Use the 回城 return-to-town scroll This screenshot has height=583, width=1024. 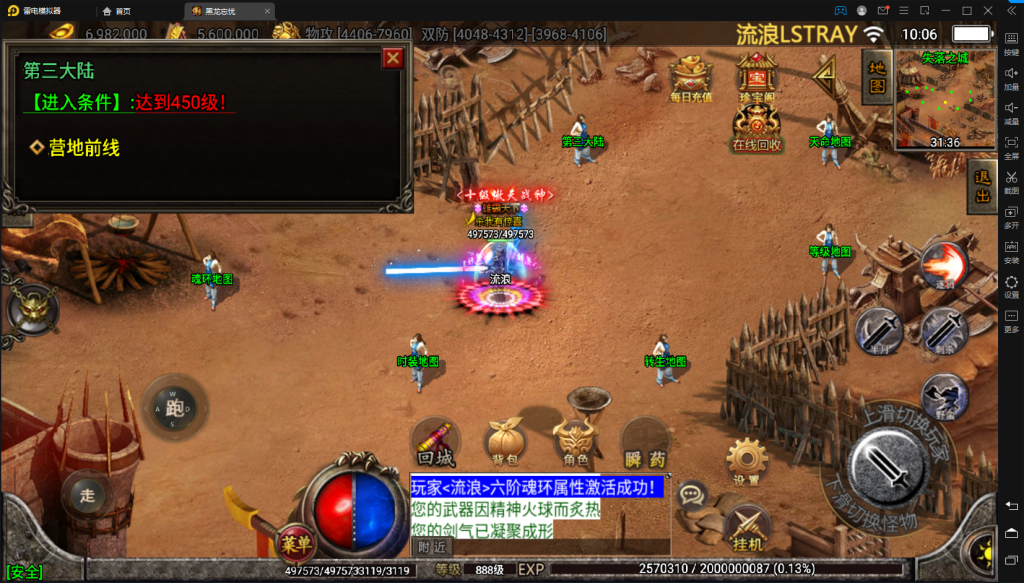(x=436, y=443)
